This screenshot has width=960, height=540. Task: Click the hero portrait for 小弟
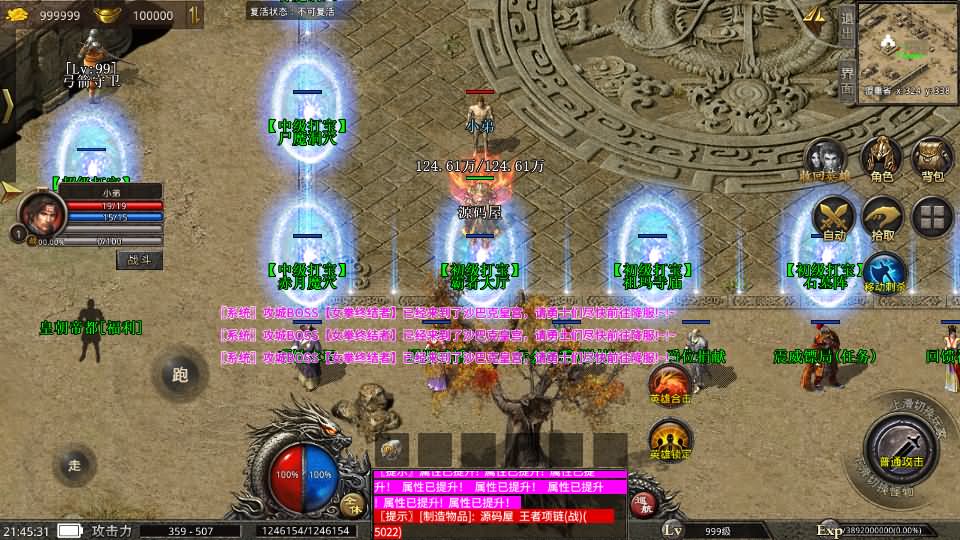coord(41,212)
